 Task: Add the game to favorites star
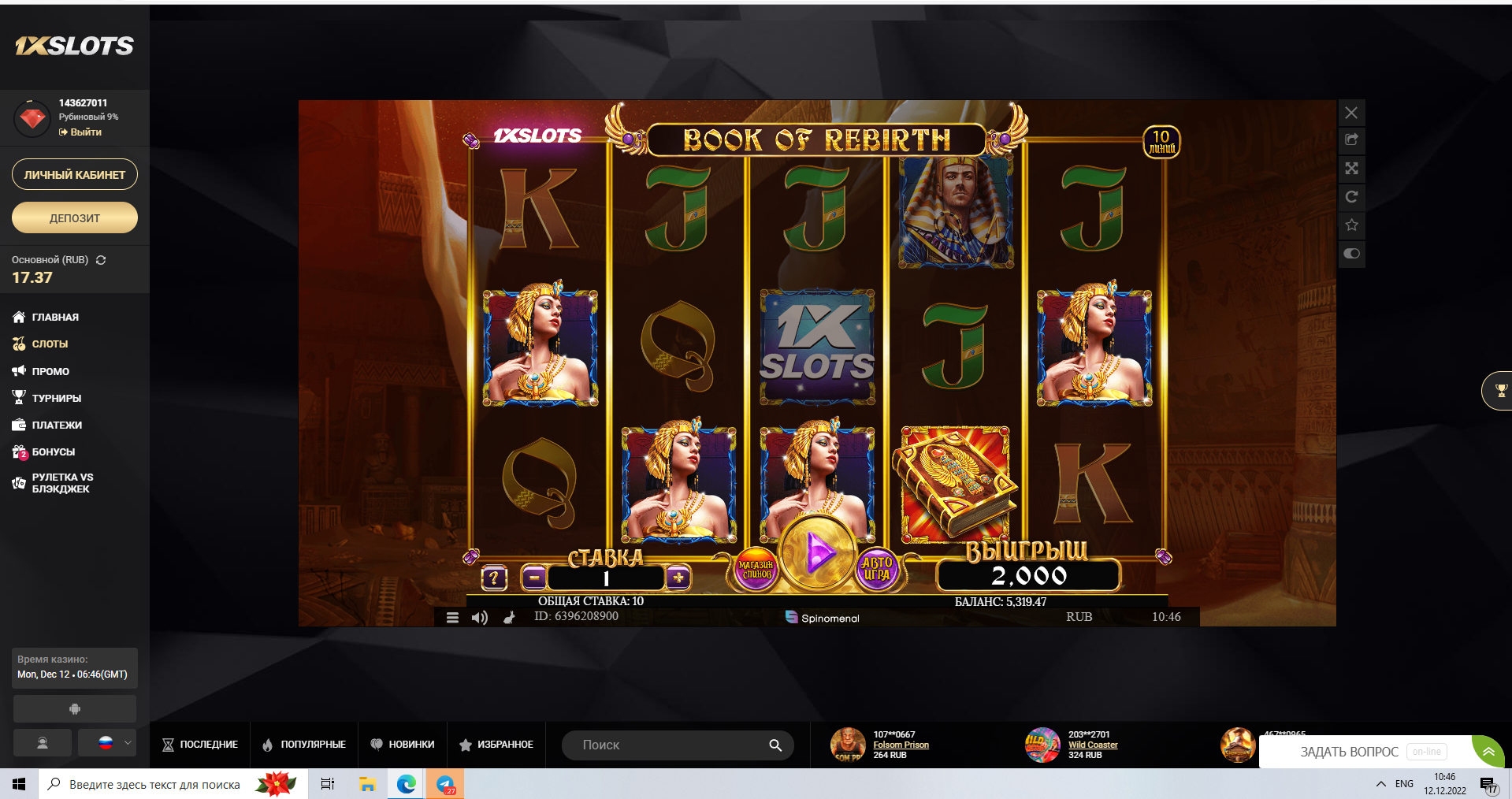[1351, 225]
